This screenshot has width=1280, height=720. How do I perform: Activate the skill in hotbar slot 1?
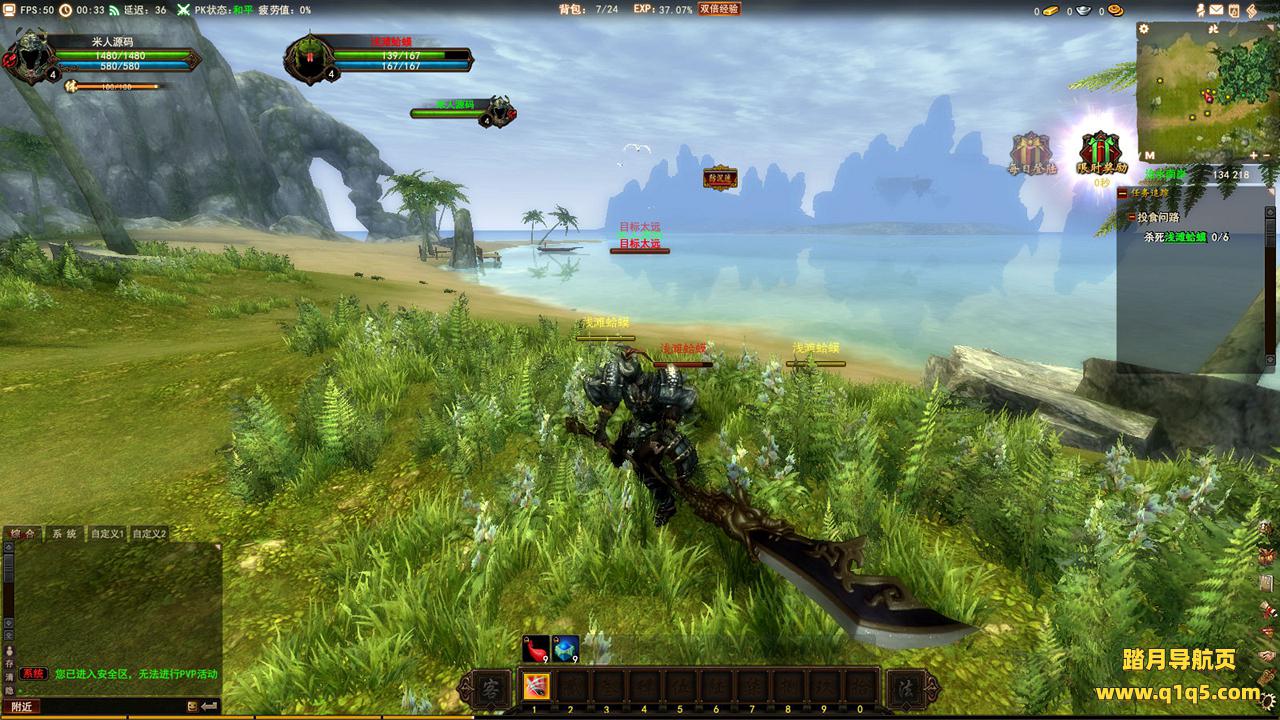point(536,688)
